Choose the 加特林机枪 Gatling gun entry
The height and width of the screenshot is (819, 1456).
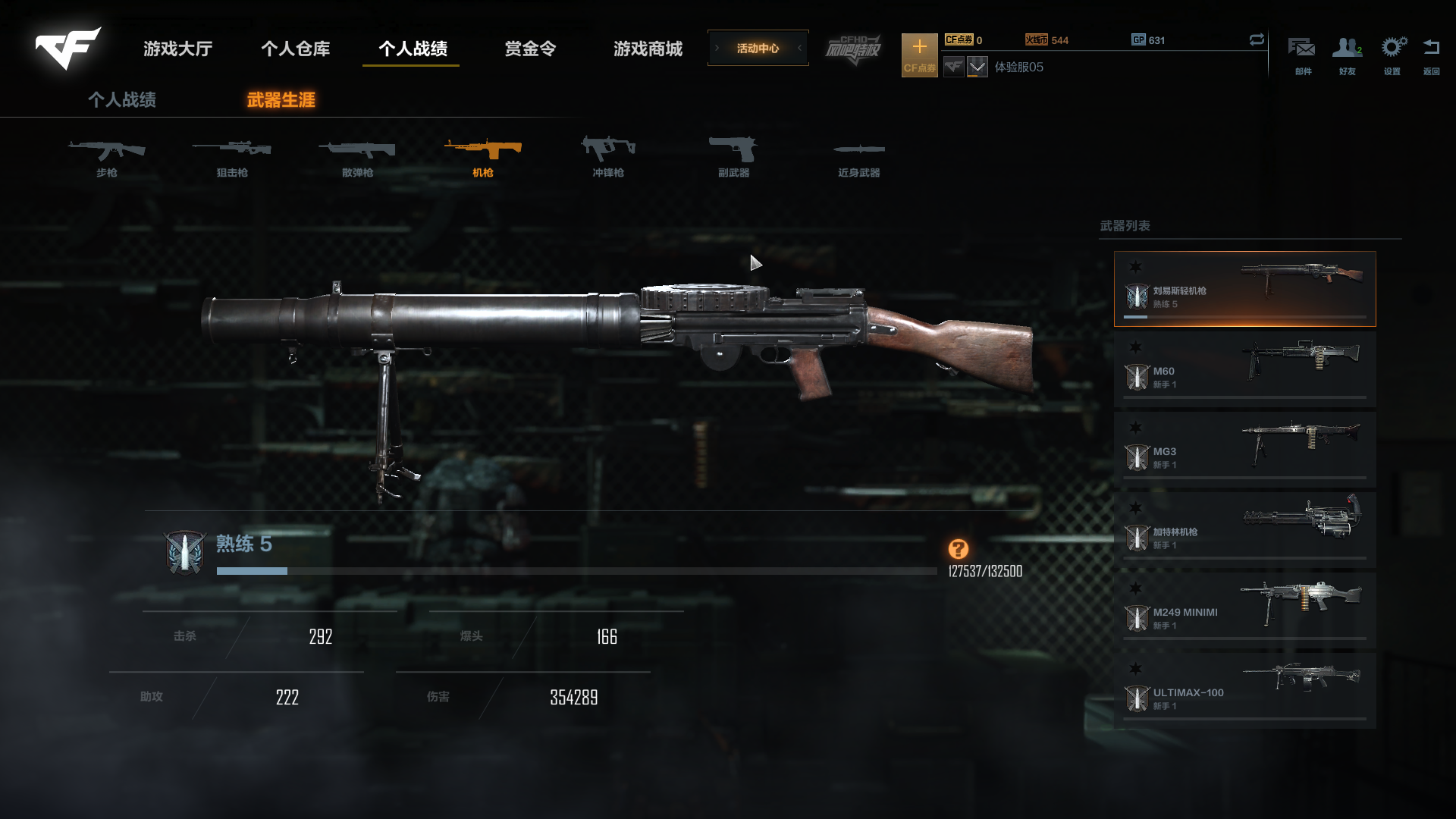(x=1244, y=530)
